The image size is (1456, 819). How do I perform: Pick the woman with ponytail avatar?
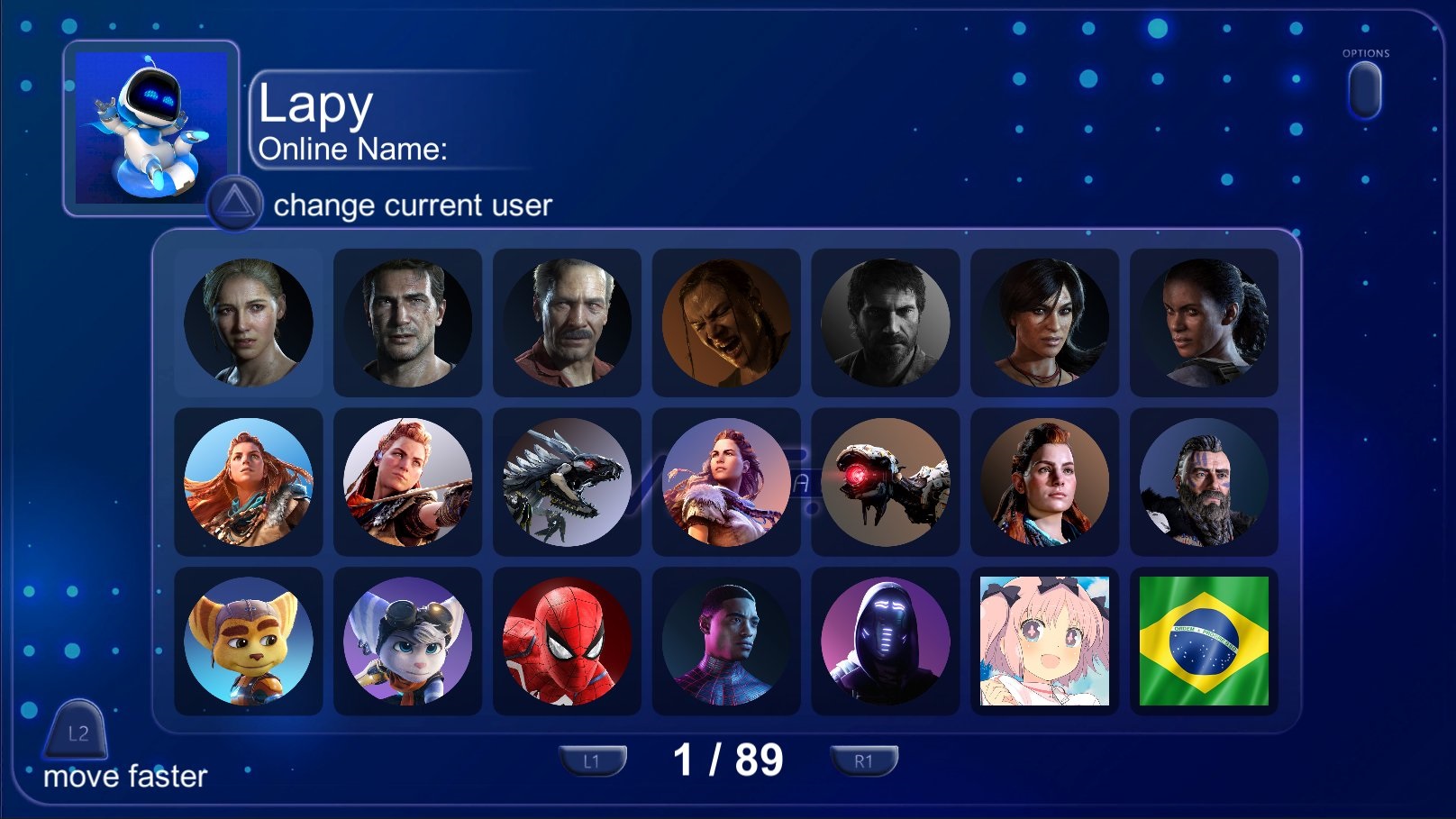point(1204,323)
